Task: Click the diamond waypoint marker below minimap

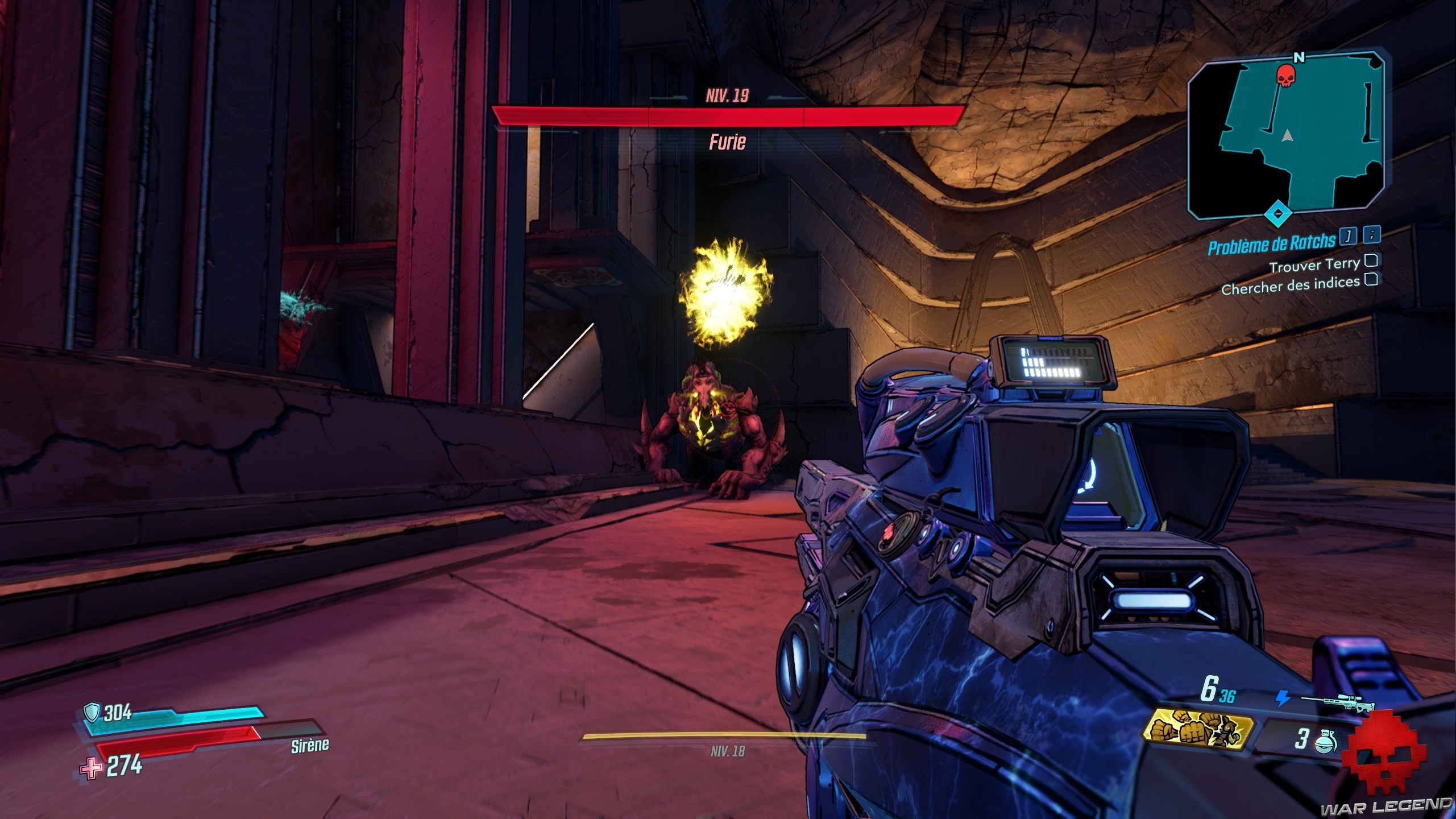Action: pyautogui.click(x=1278, y=213)
